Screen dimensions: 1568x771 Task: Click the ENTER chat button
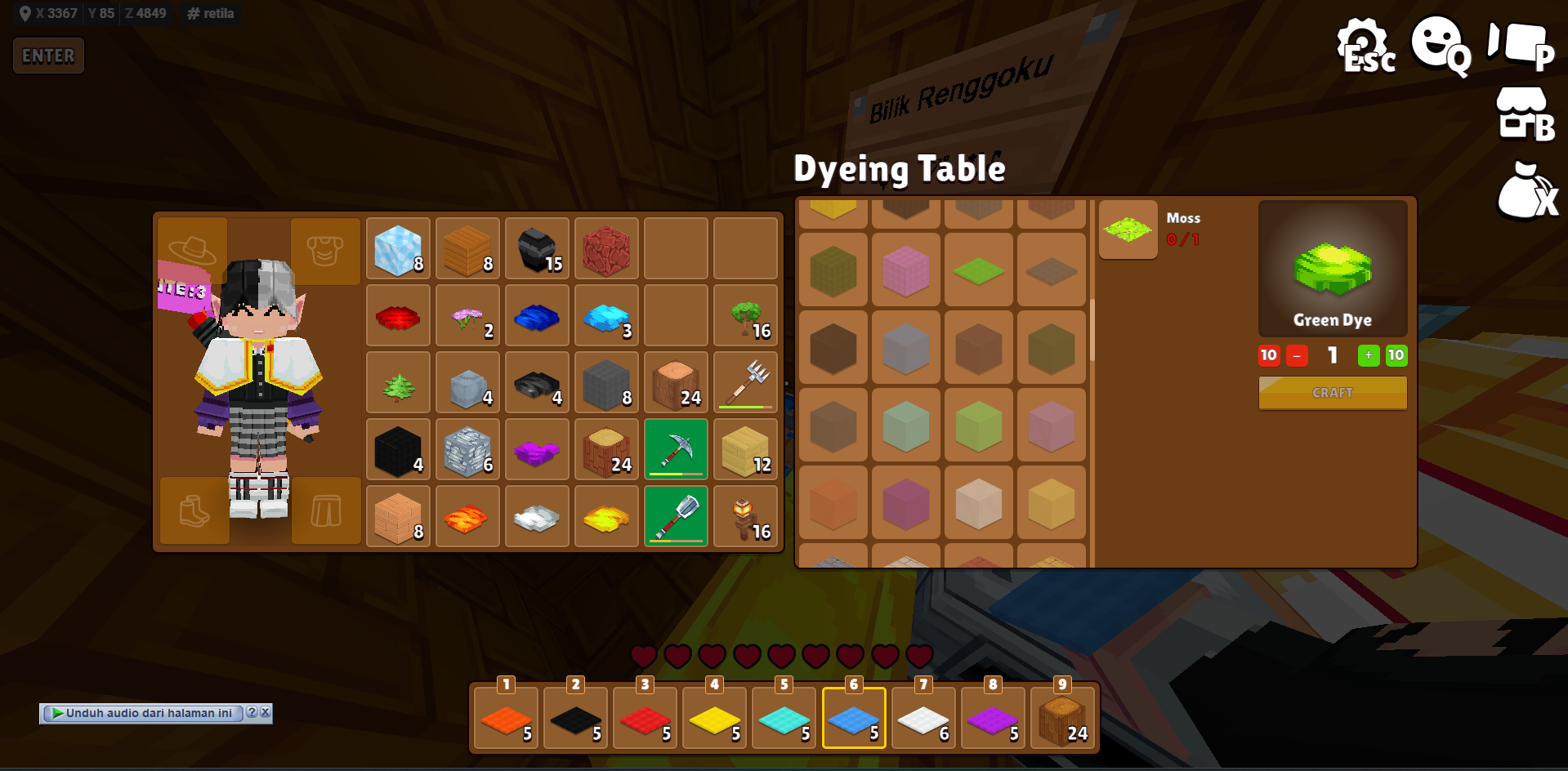[48, 56]
